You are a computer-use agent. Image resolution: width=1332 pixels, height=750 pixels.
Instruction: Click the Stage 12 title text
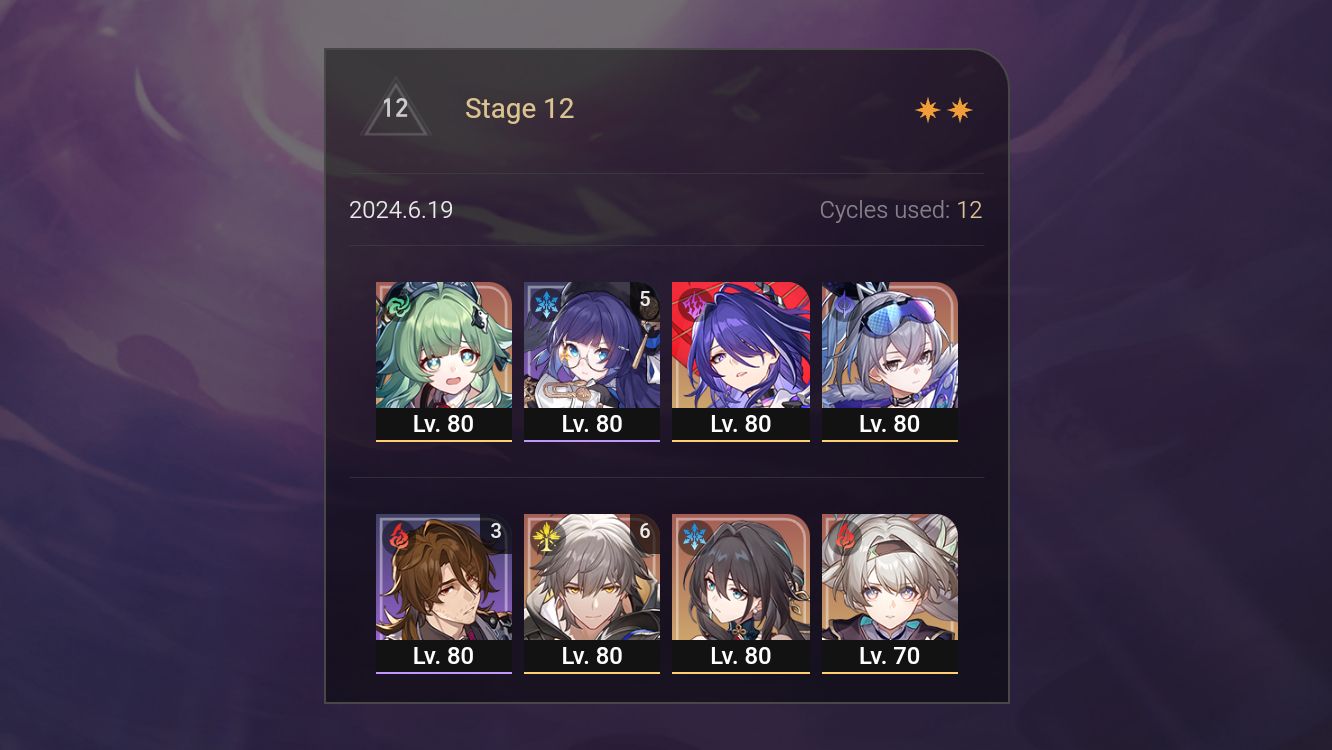519,108
